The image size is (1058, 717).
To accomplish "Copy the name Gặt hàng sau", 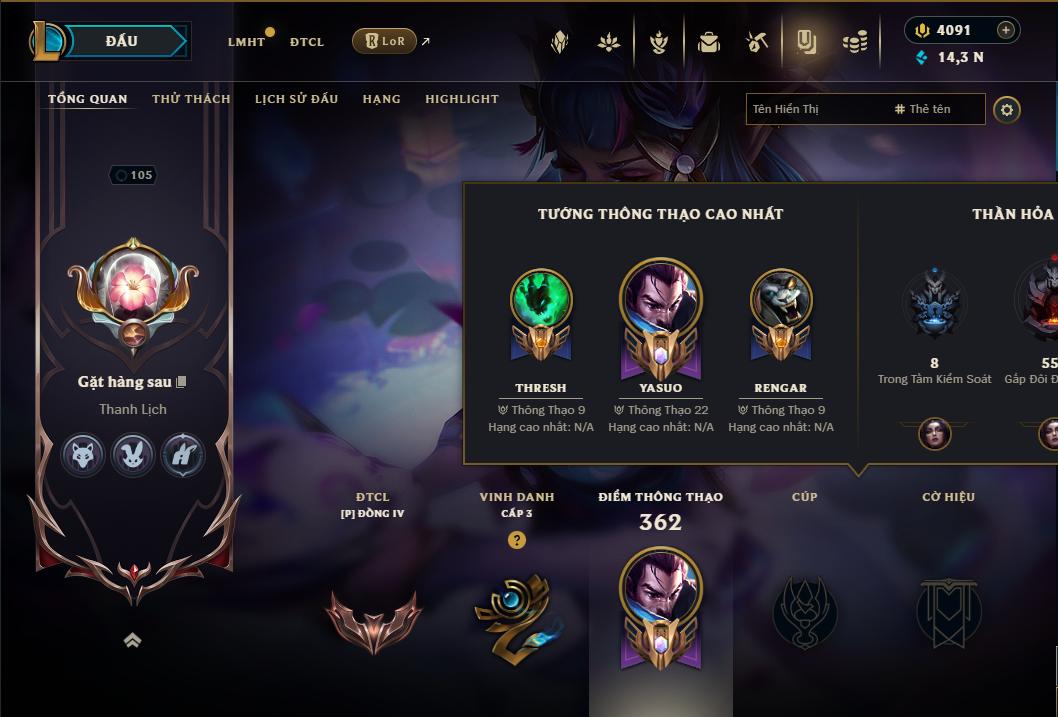I will click(181, 382).
